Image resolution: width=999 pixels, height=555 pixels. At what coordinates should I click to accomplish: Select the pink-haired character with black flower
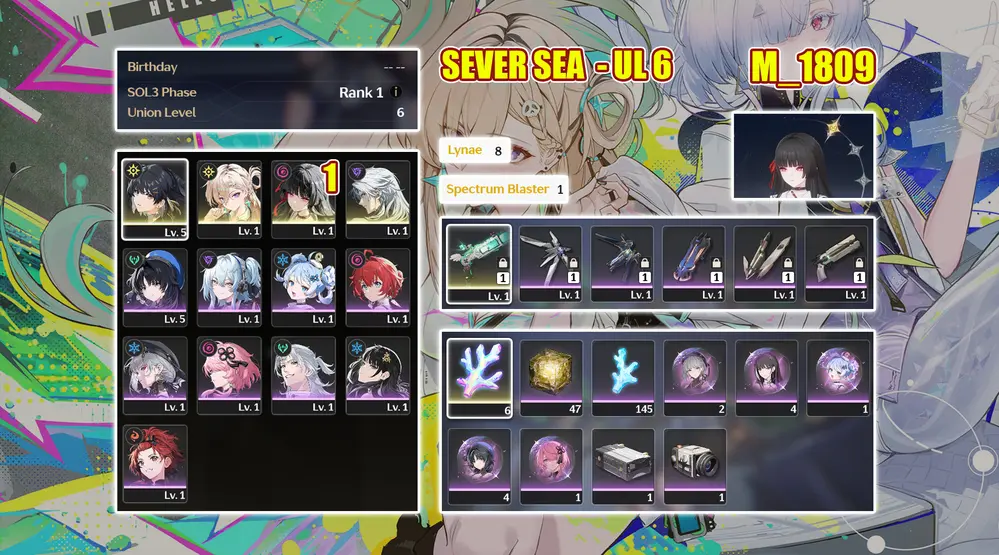228,376
